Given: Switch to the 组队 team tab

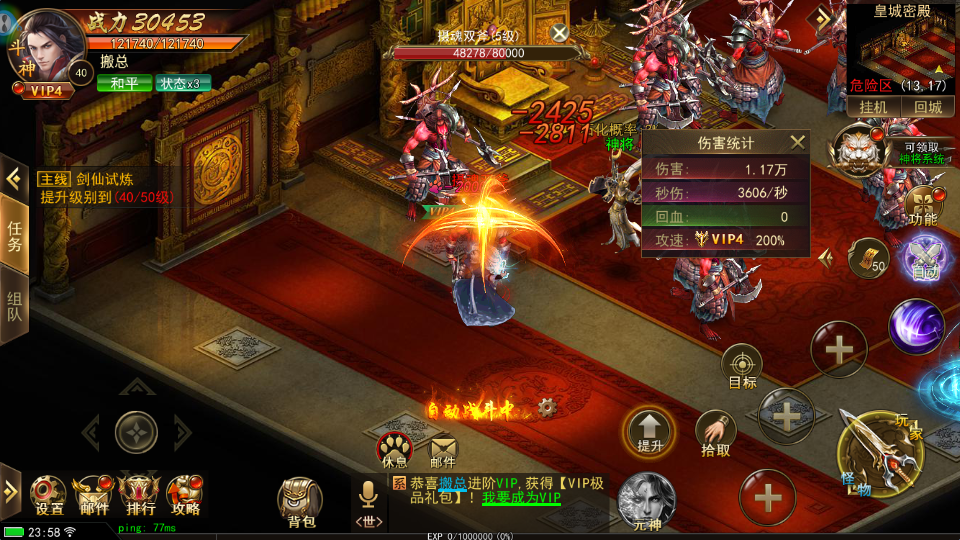Looking at the screenshot, I should pos(15,310).
